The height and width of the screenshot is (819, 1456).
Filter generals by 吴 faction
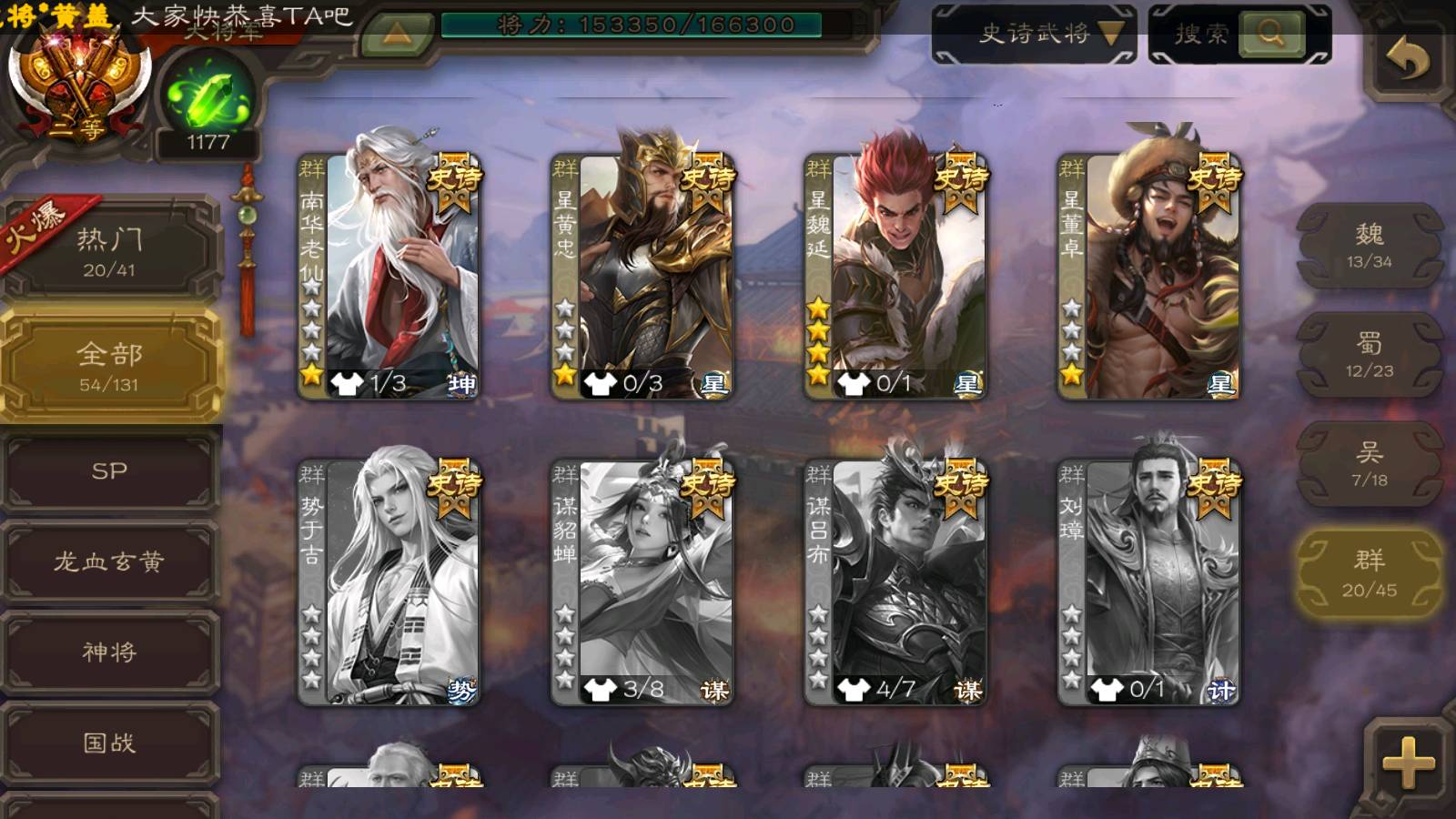(1369, 464)
